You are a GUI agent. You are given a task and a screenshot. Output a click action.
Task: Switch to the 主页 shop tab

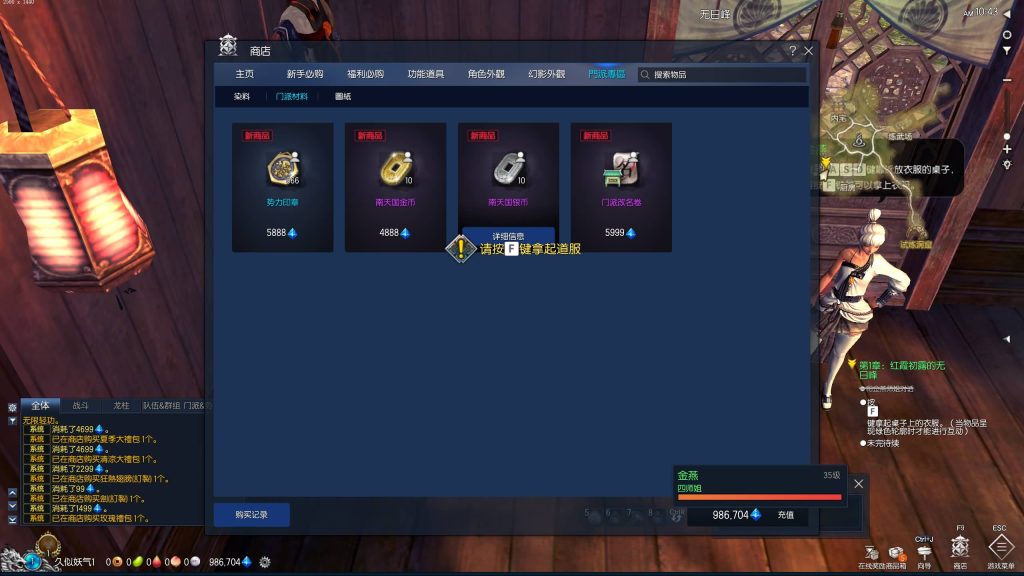[x=244, y=74]
